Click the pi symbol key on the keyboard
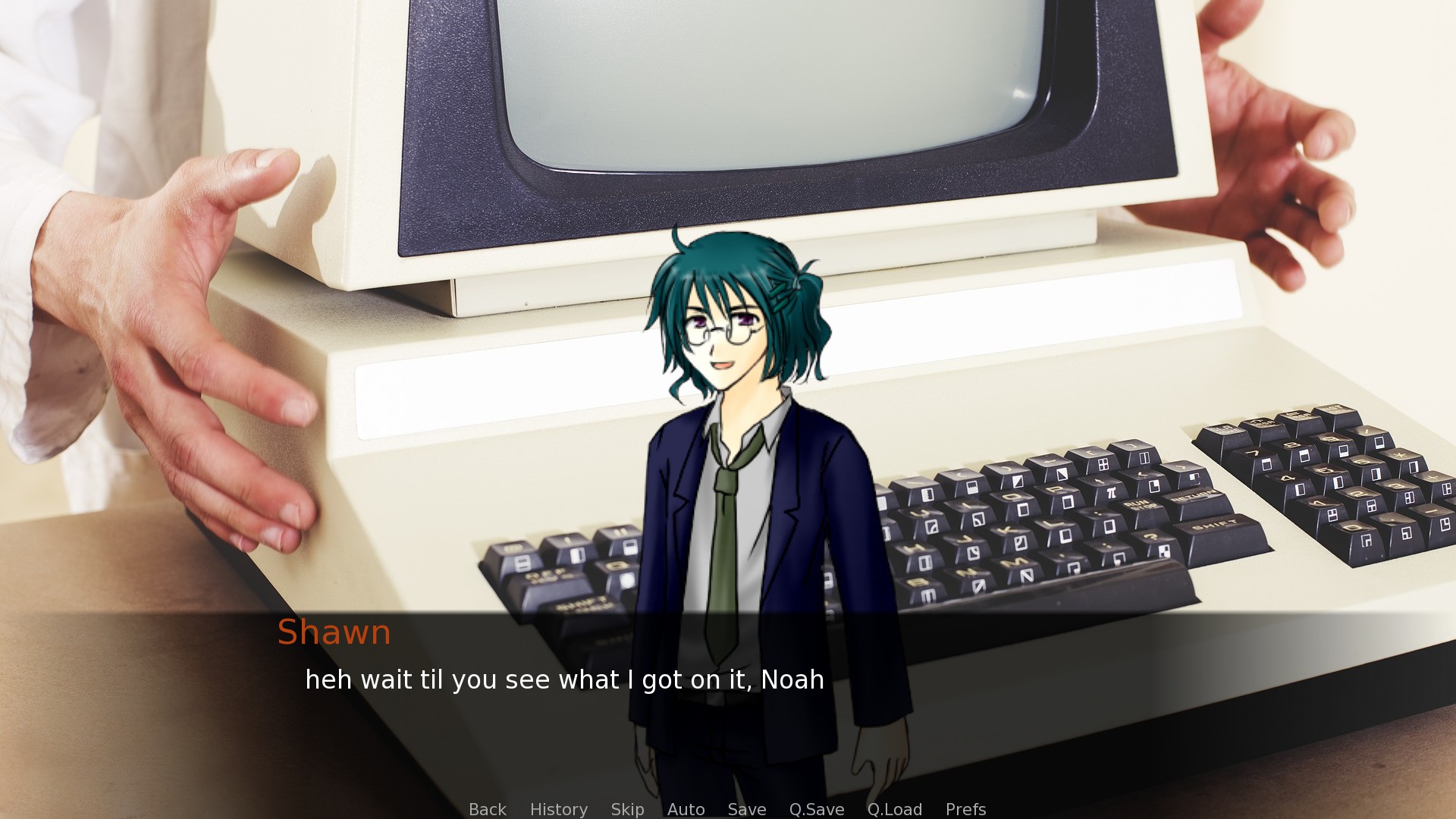The height and width of the screenshot is (819, 1456). (x=1111, y=491)
